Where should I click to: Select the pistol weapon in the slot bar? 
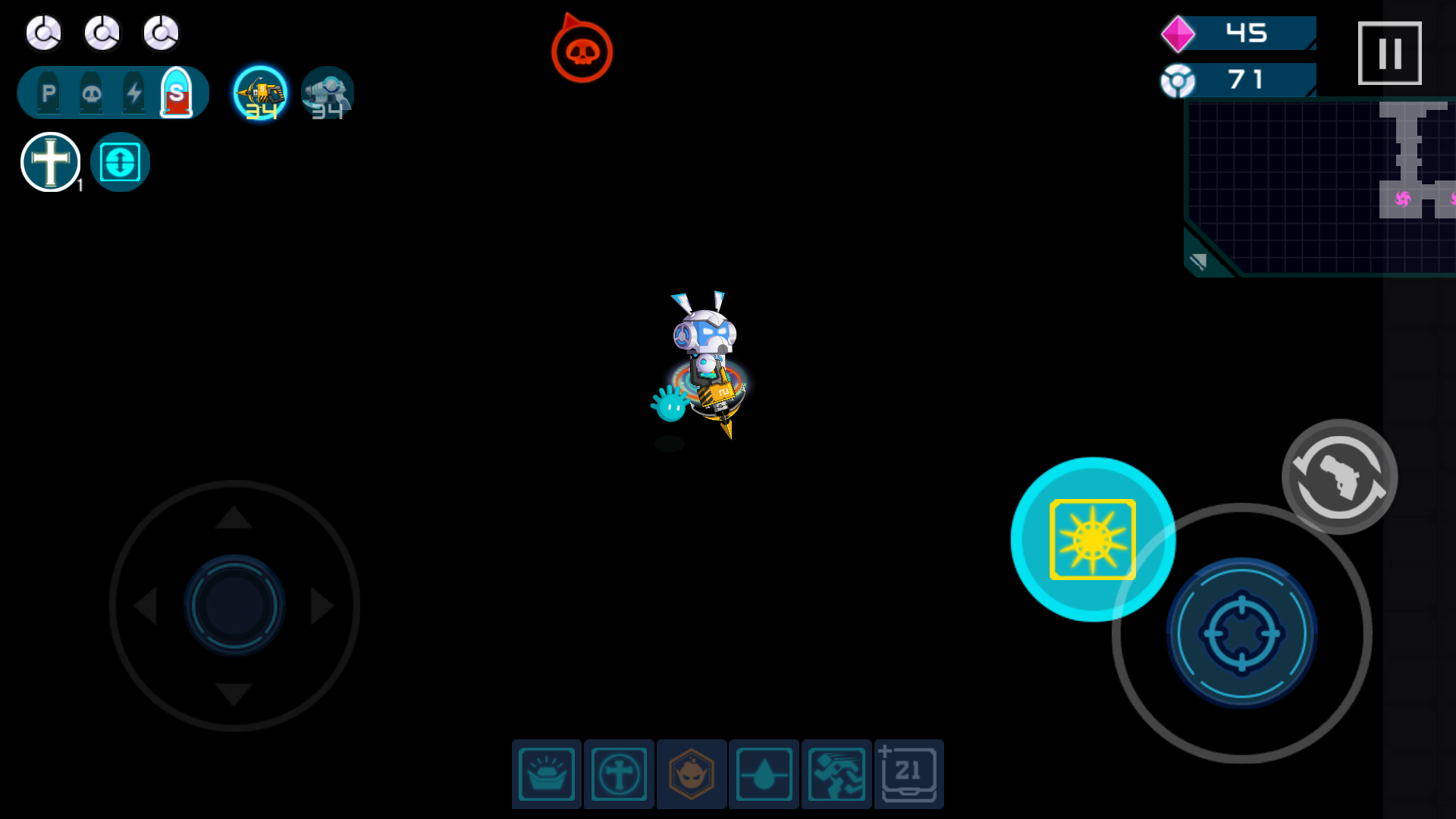pos(326,93)
